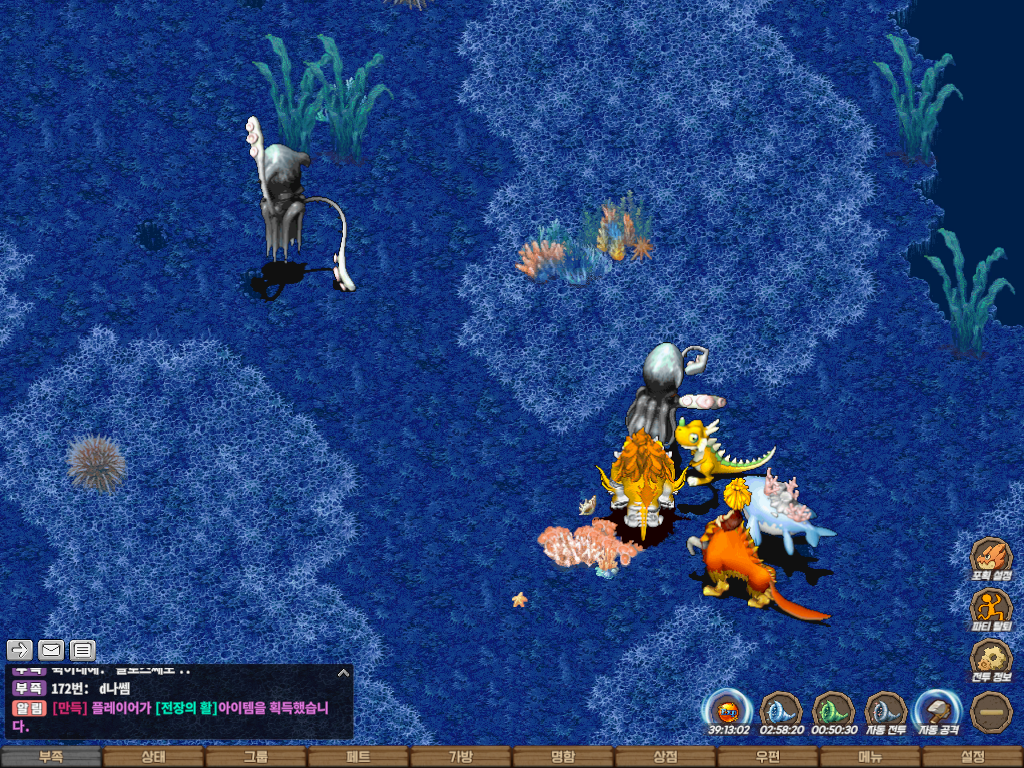The image size is (1024, 768).
Task: Collapse the round minus icon button
Action: click(x=991, y=711)
